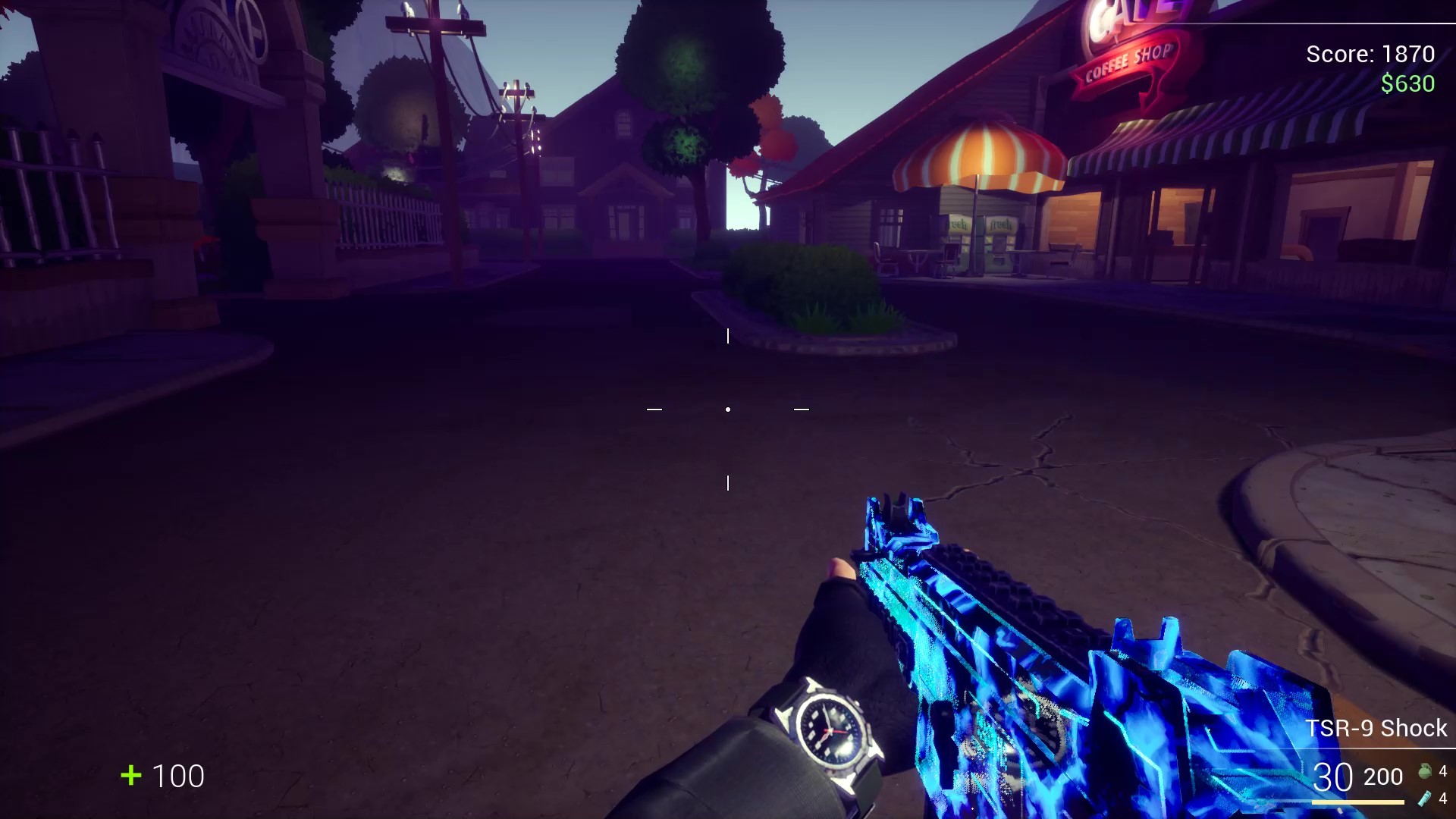Select the TSR-9 Shock weapon name label
This screenshot has width=1456, height=819.
coord(1375,728)
